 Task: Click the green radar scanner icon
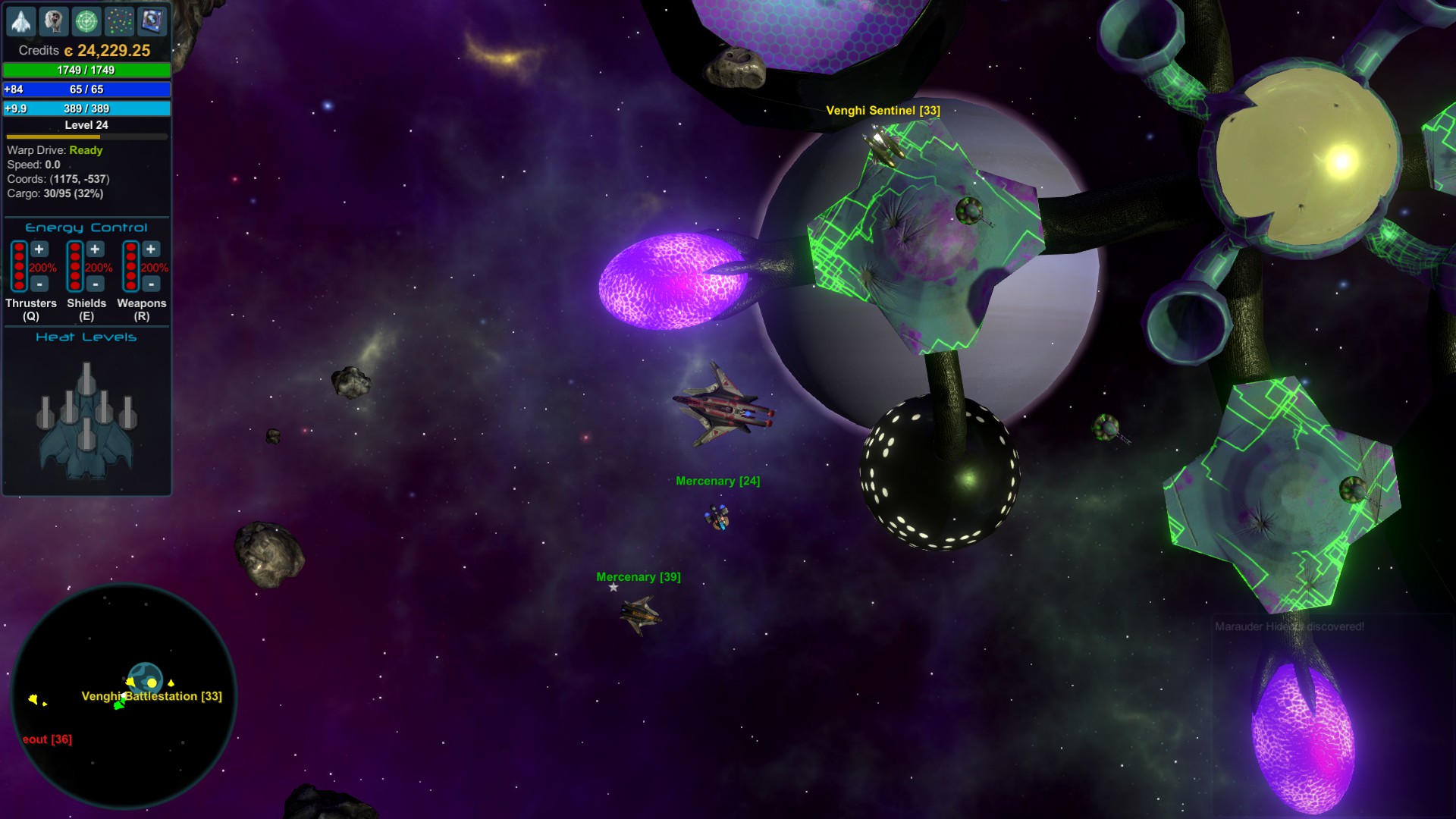pos(86,21)
